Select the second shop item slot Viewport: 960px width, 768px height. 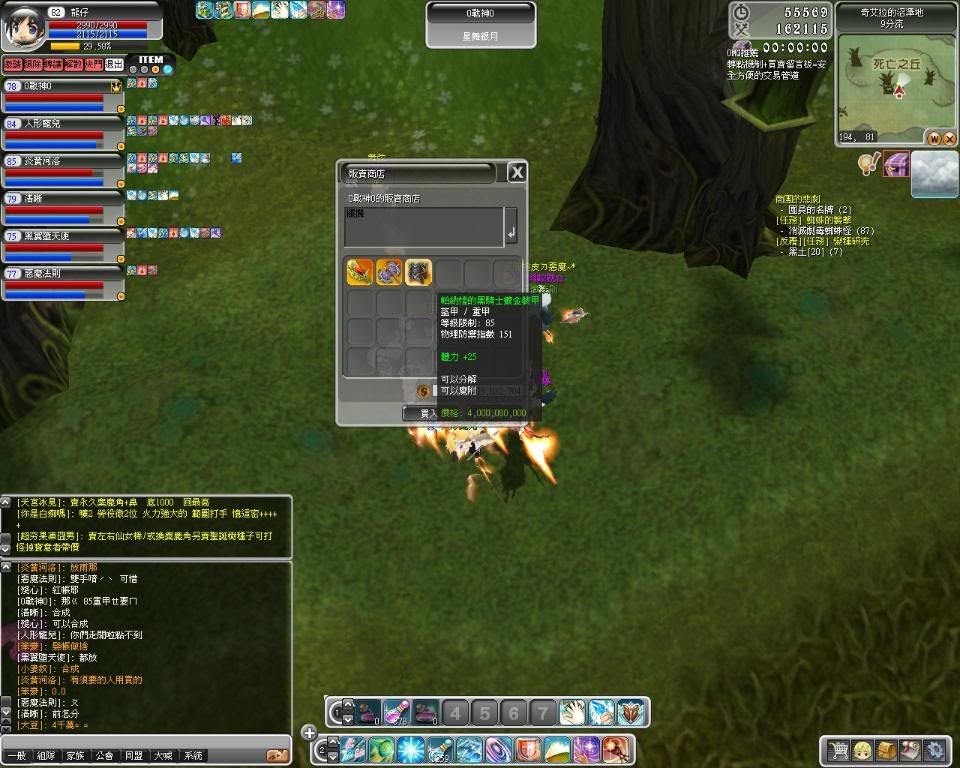click(x=389, y=272)
